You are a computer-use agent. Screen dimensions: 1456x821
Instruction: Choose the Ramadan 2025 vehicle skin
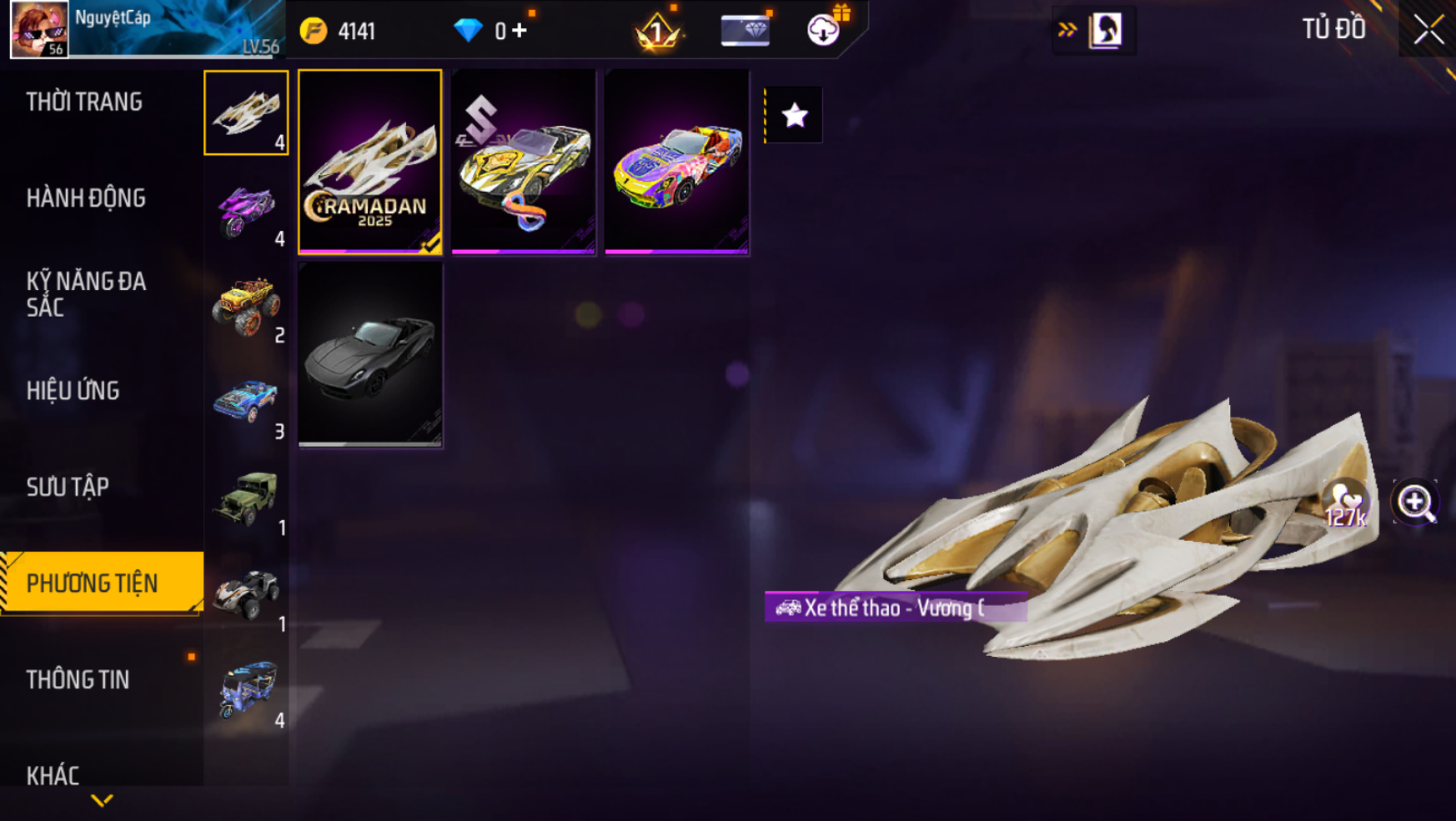[370, 162]
